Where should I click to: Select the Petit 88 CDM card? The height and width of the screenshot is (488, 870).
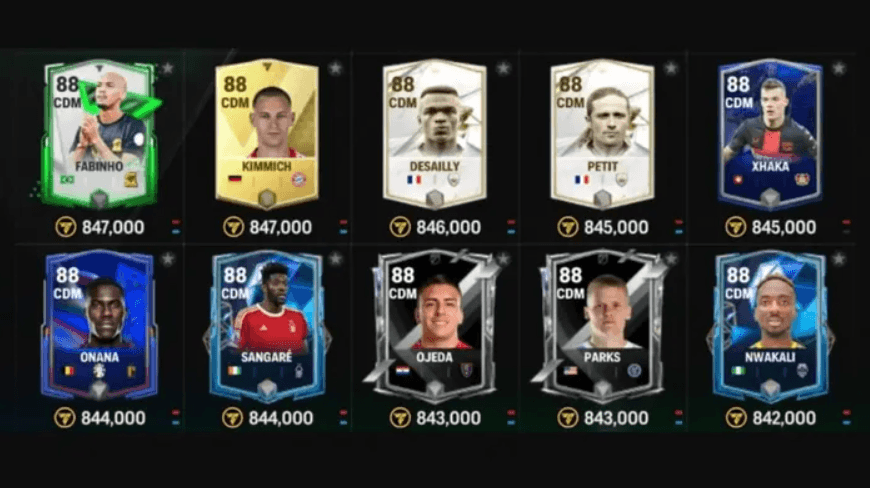click(x=602, y=133)
